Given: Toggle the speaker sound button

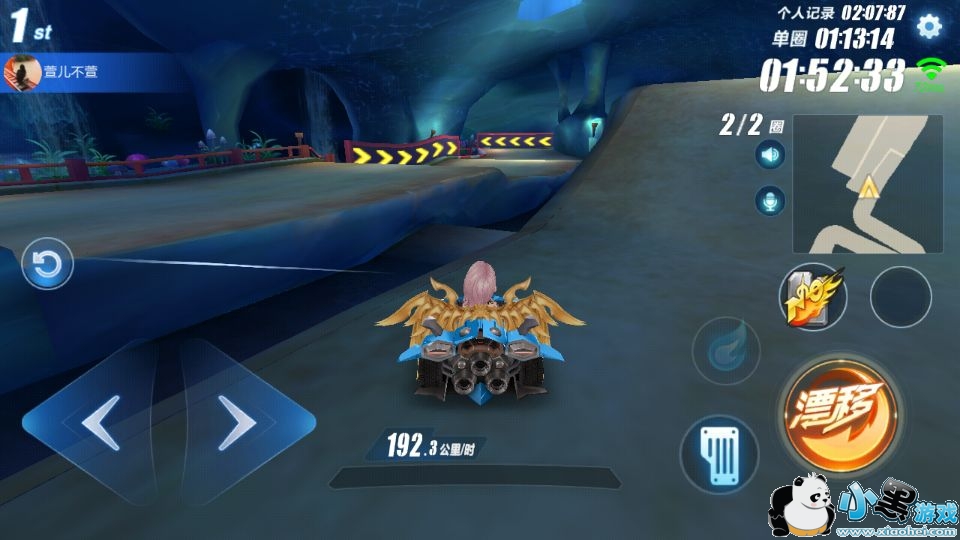Looking at the screenshot, I should pos(770,155).
